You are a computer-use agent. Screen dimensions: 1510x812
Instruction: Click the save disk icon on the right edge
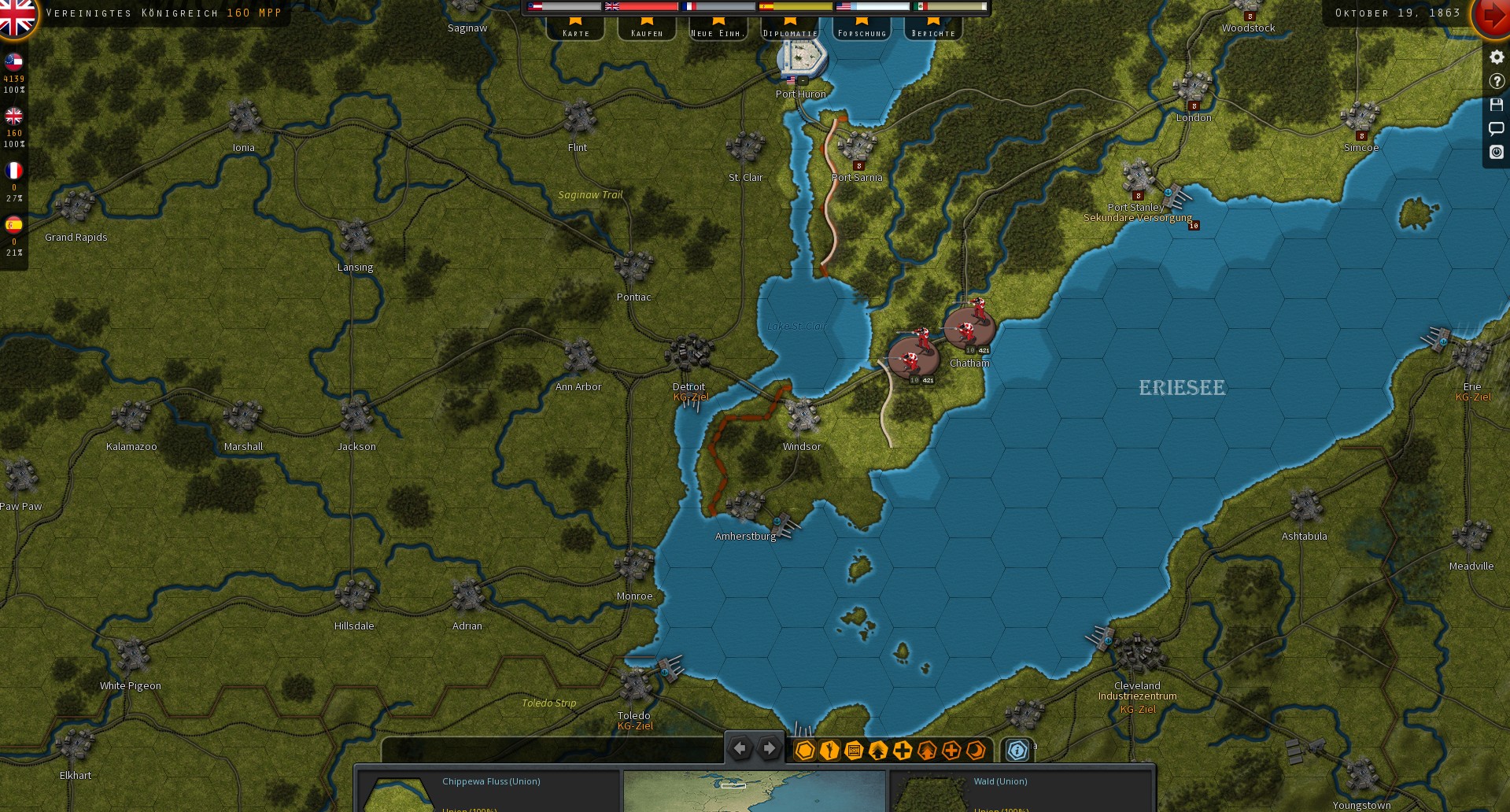[x=1497, y=105]
